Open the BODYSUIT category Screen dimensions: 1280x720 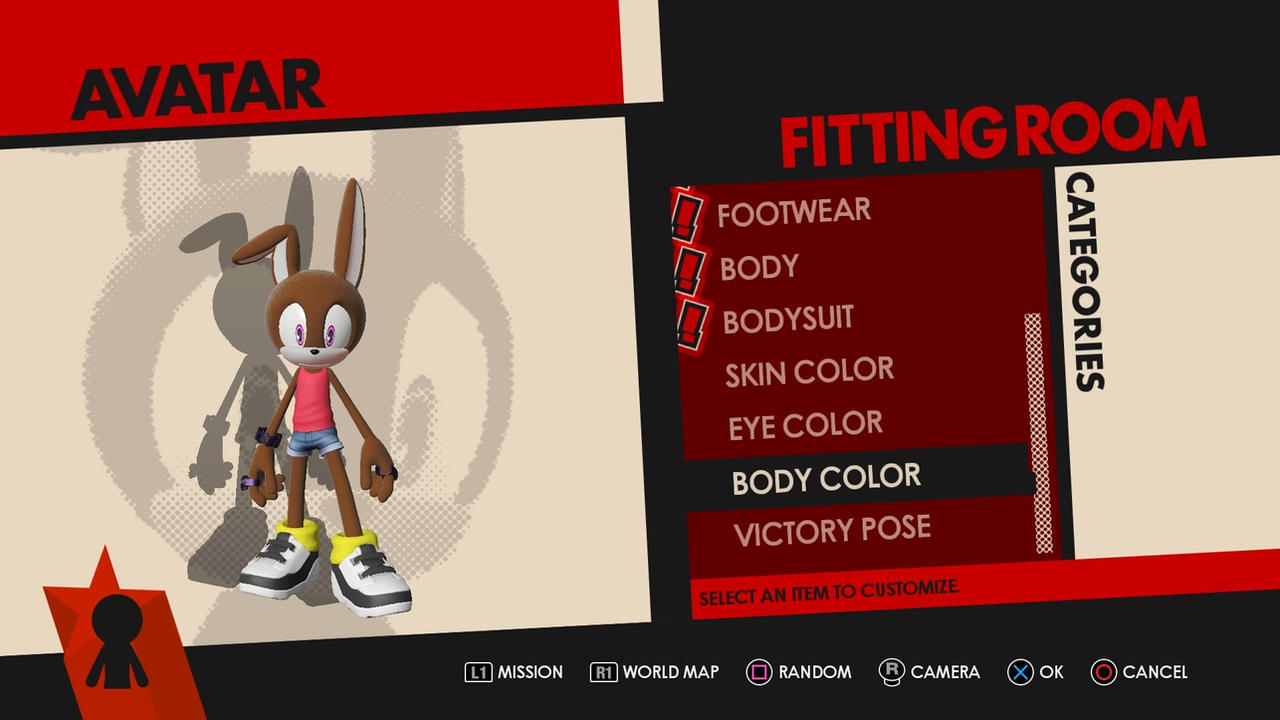point(788,318)
